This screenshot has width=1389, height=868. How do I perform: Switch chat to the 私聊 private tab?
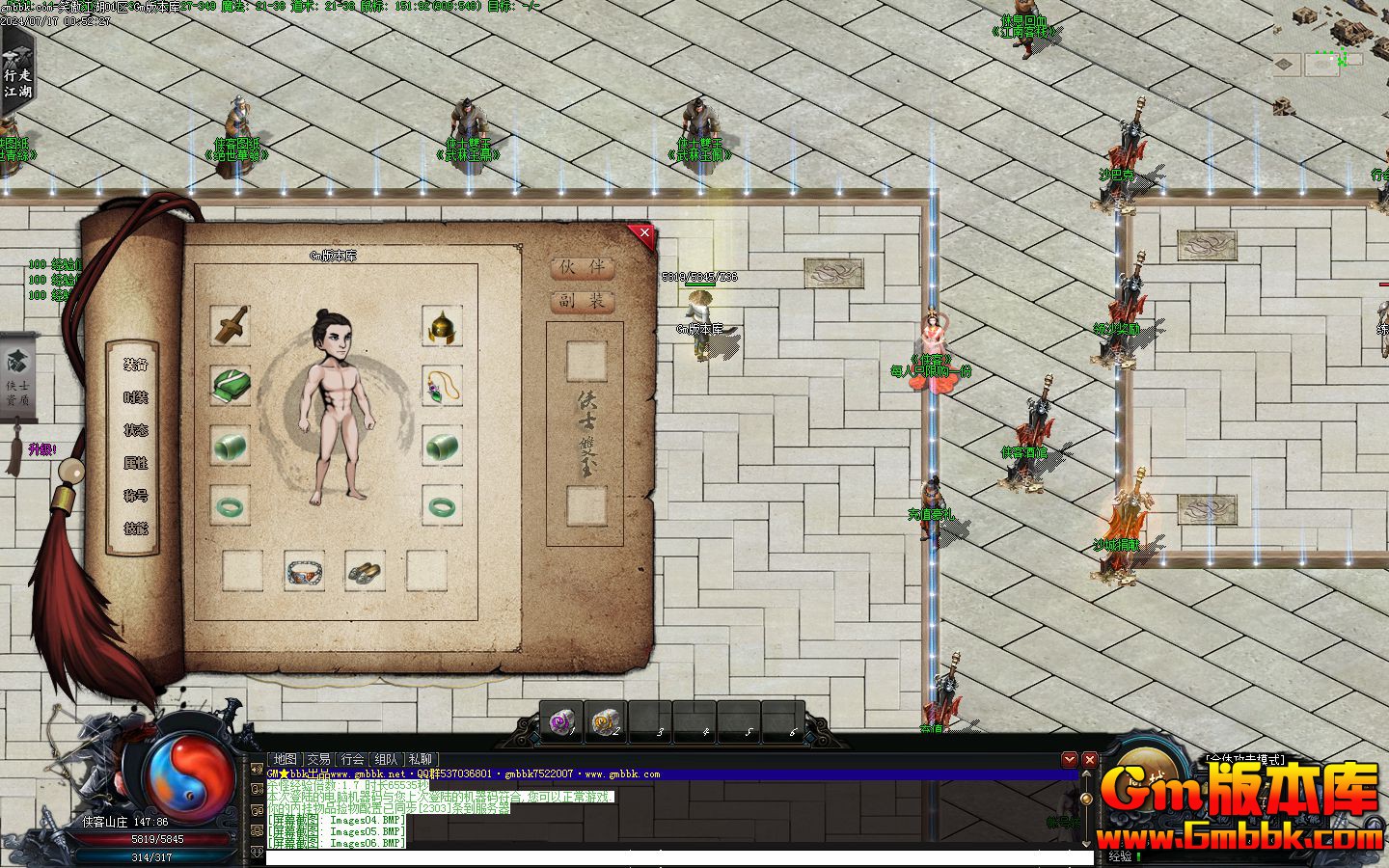pos(421,759)
